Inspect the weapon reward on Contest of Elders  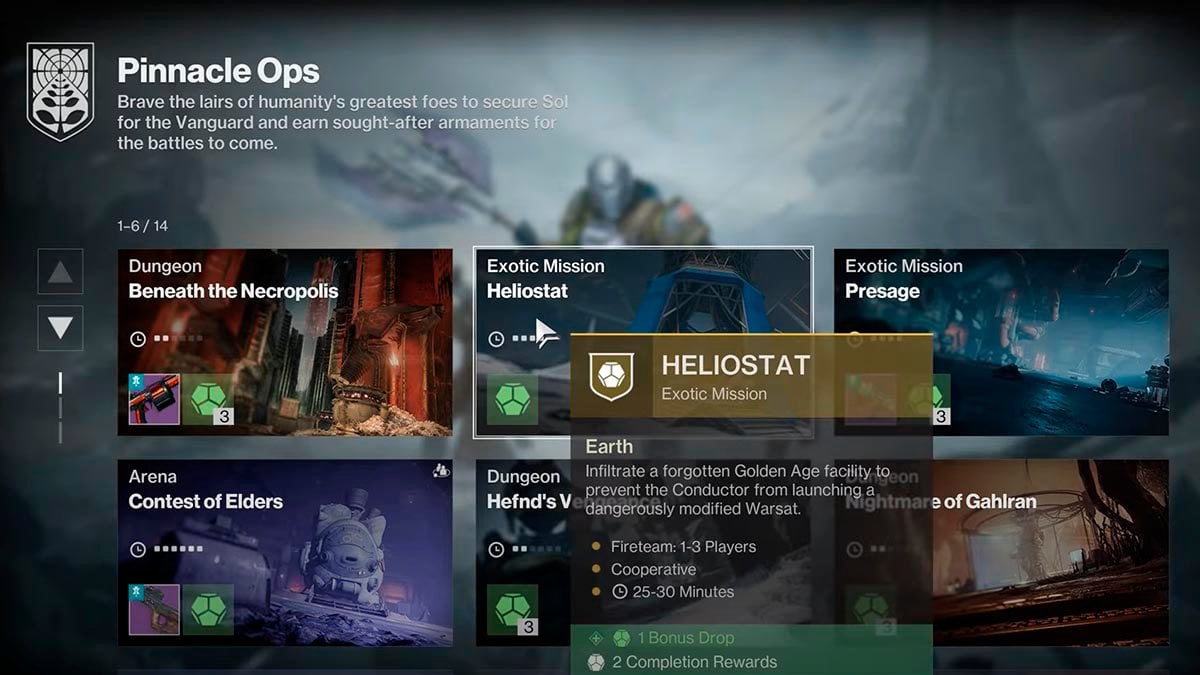click(x=154, y=609)
